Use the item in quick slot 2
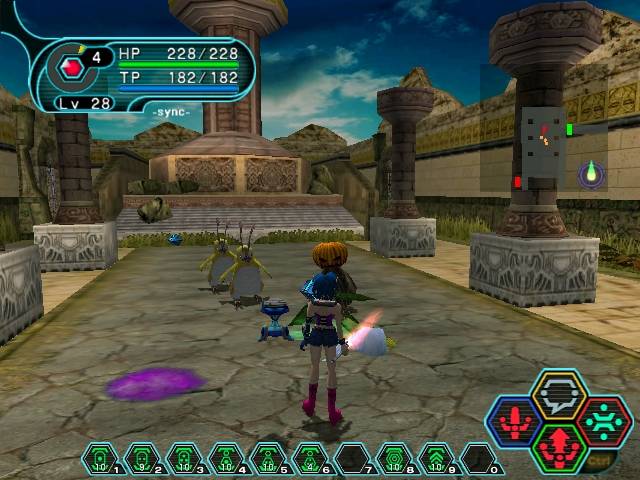640x480 pixels. point(141,459)
